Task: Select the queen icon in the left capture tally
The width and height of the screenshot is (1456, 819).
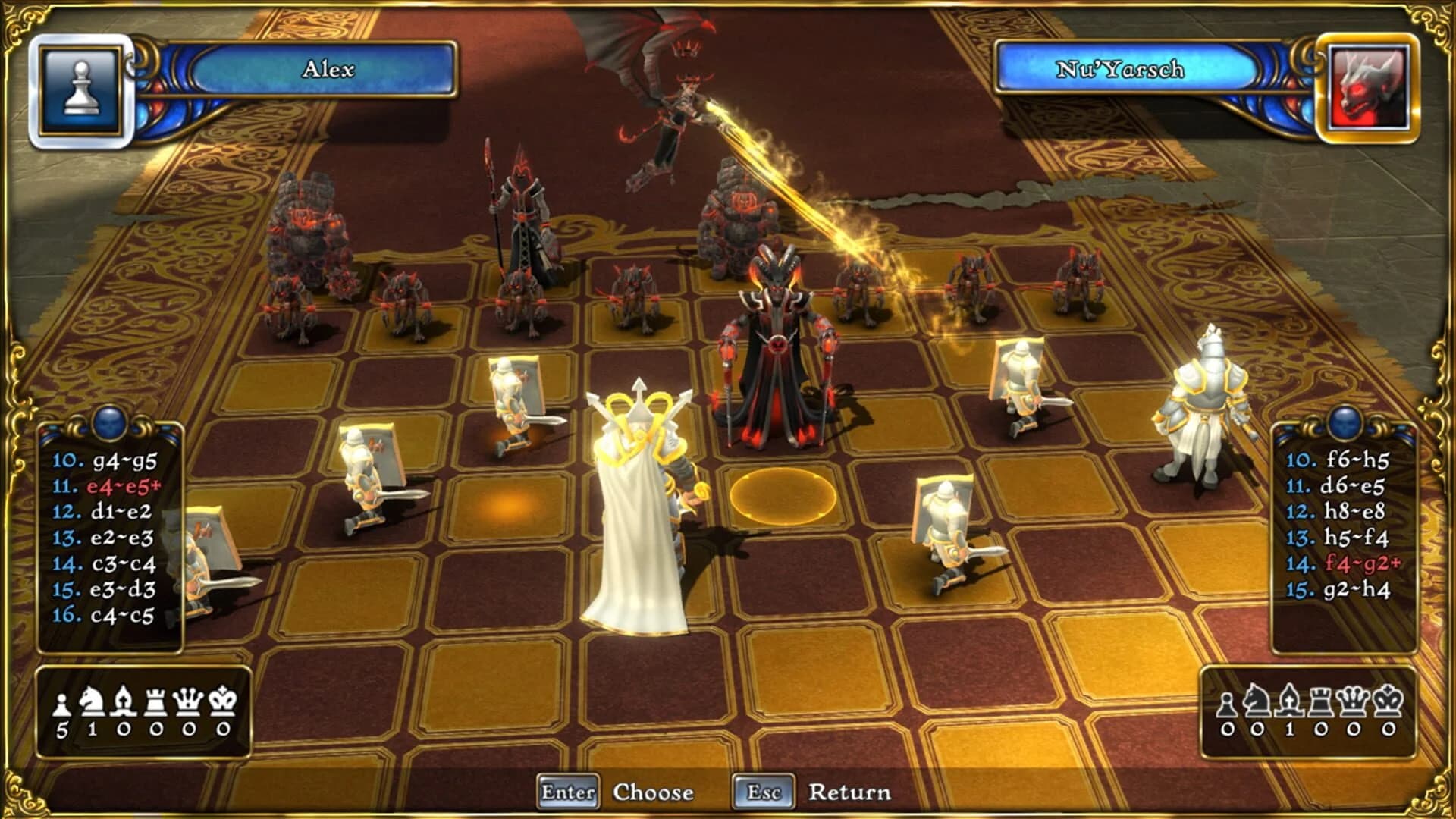Action: tap(188, 701)
